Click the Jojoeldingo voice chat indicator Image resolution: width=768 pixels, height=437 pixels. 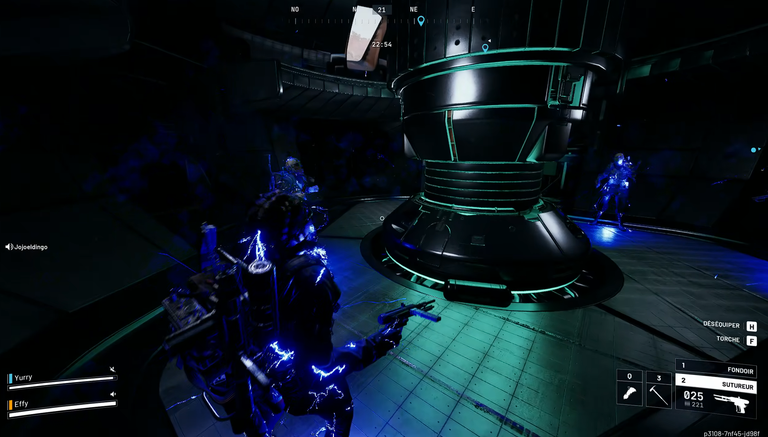click(27, 246)
